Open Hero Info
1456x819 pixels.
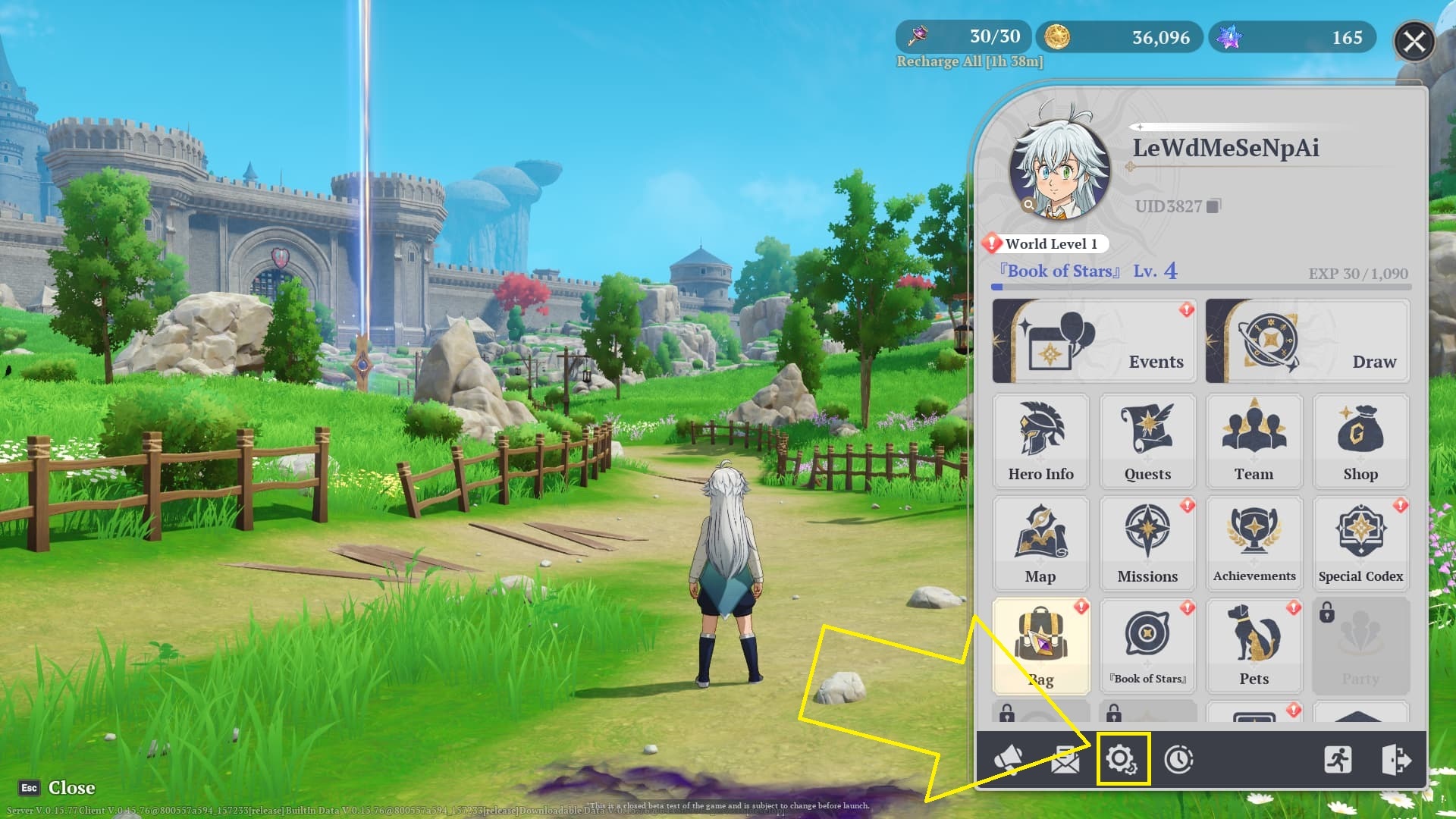tap(1040, 441)
